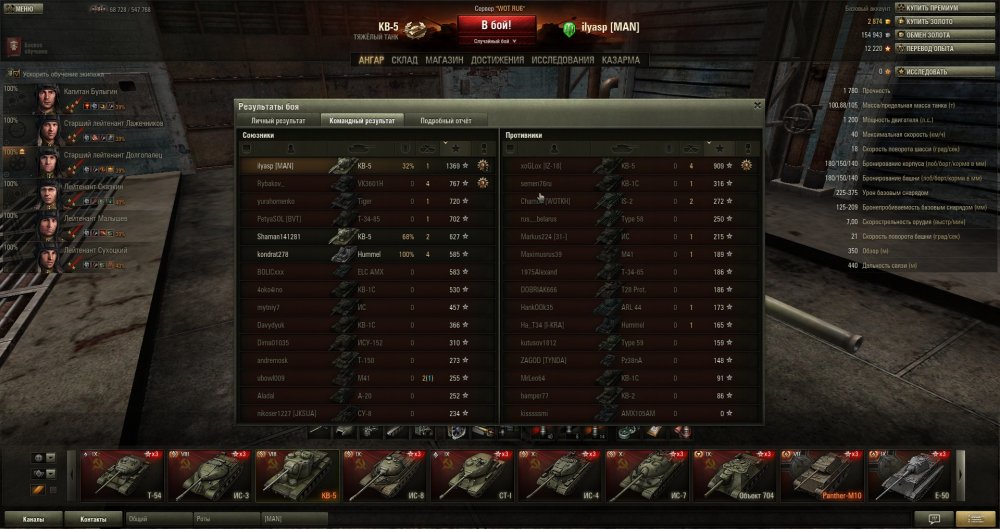Go to the ДОСТИЖЕНИЯ section

pyautogui.click(x=497, y=60)
